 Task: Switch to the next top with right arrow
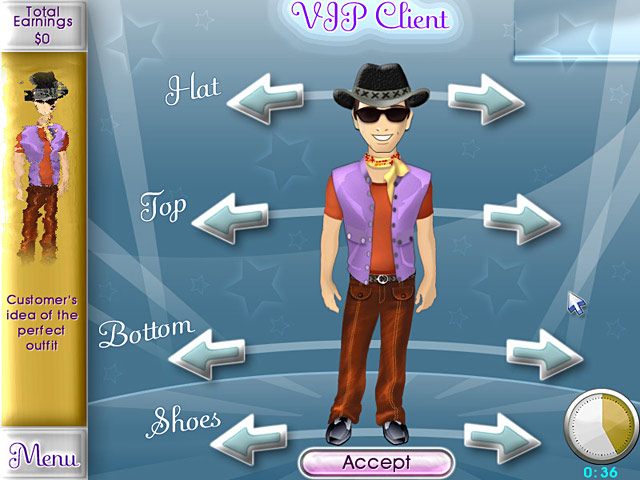[x=521, y=217]
